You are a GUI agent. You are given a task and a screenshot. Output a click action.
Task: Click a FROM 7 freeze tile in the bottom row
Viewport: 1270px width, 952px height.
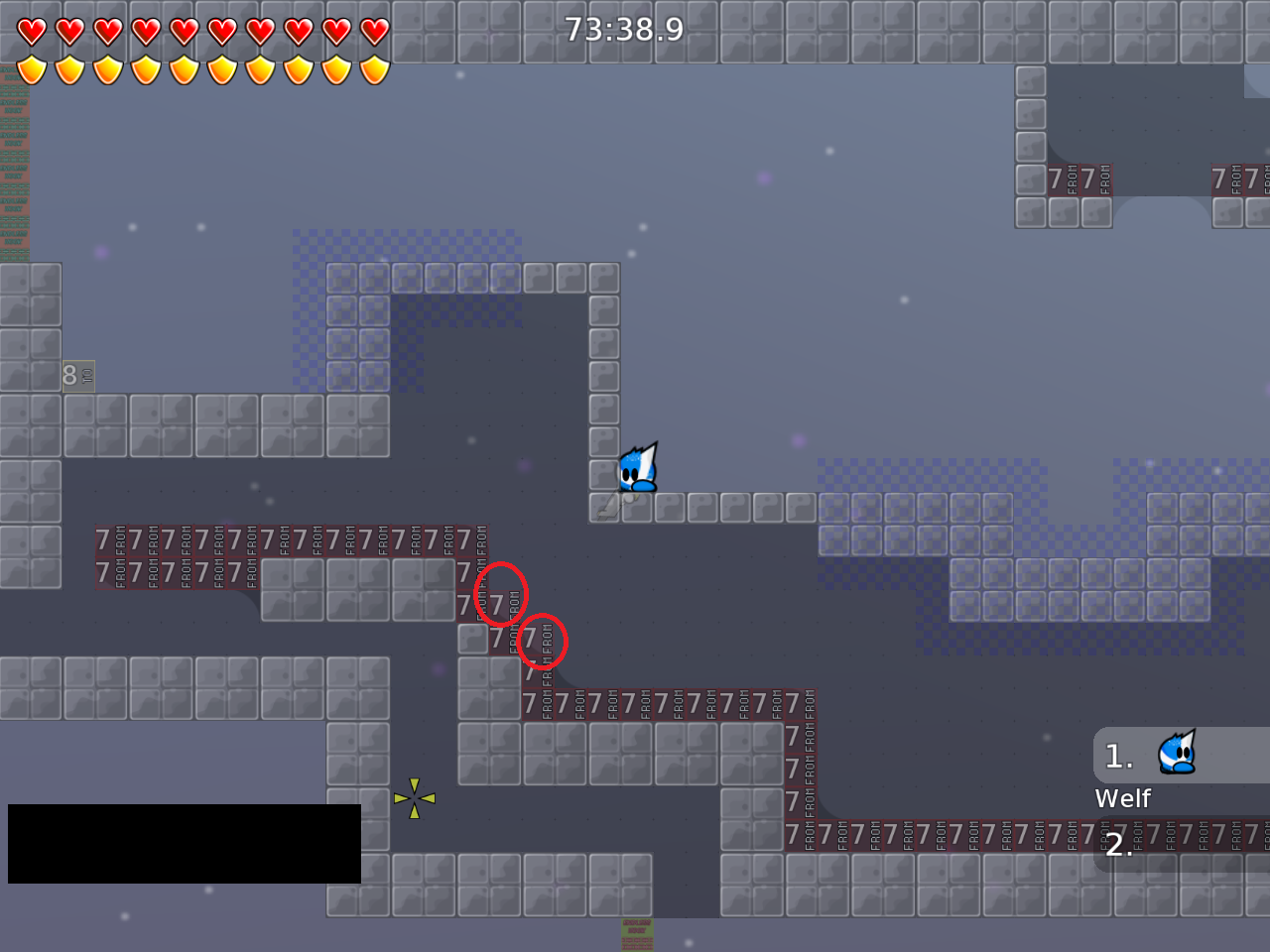(893, 833)
